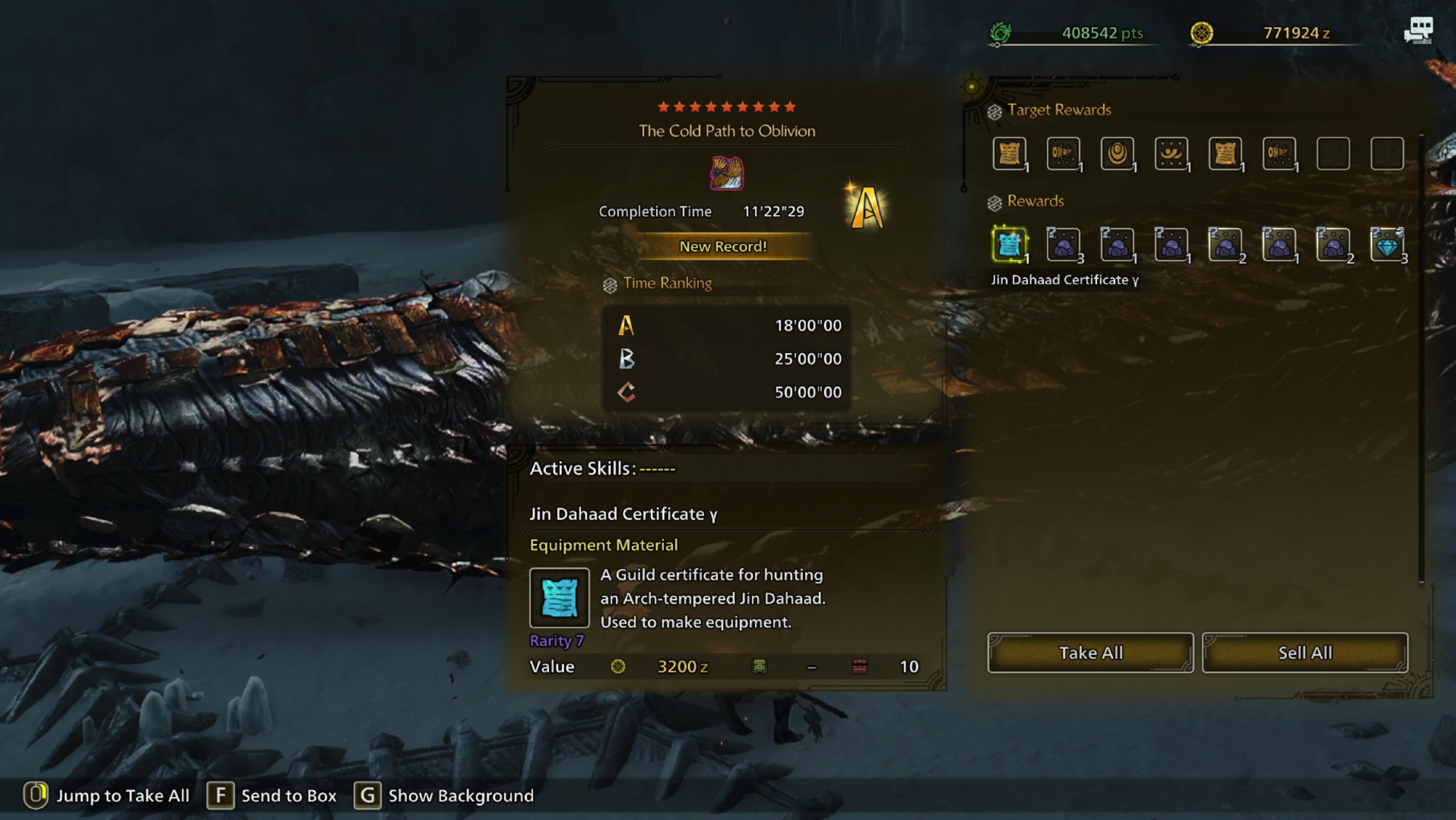Choose the Sell All button
The height and width of the screenshot is (820, 1456).
[1305, 653]
